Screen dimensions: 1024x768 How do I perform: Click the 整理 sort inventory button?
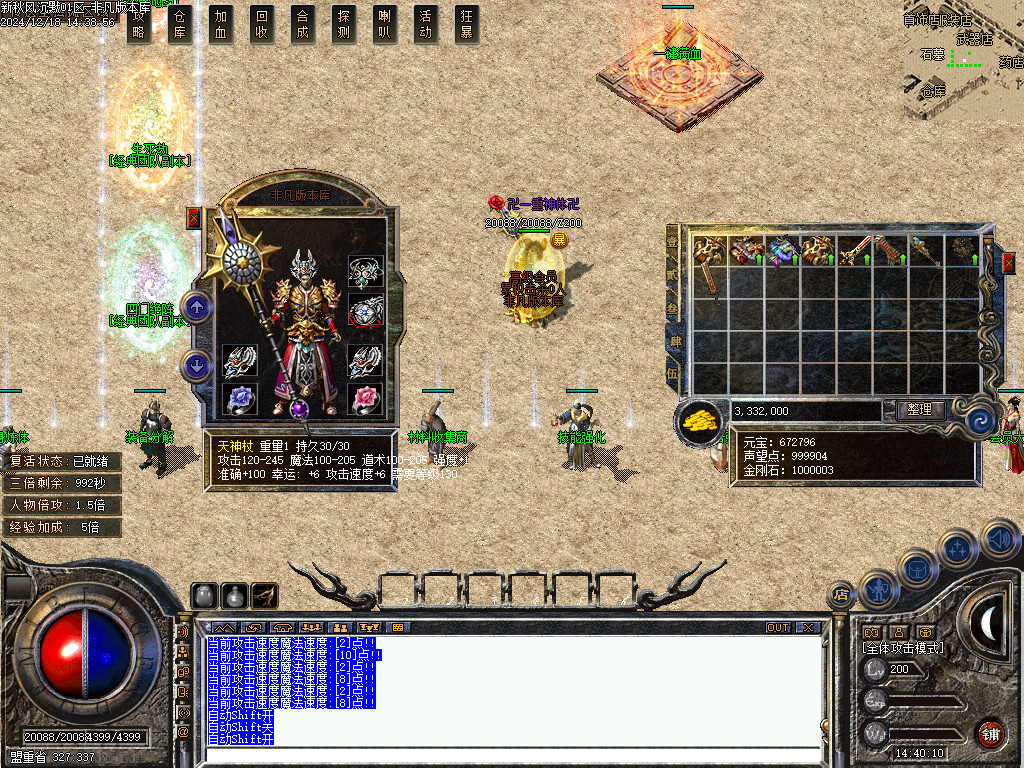[x=914, y=410]
